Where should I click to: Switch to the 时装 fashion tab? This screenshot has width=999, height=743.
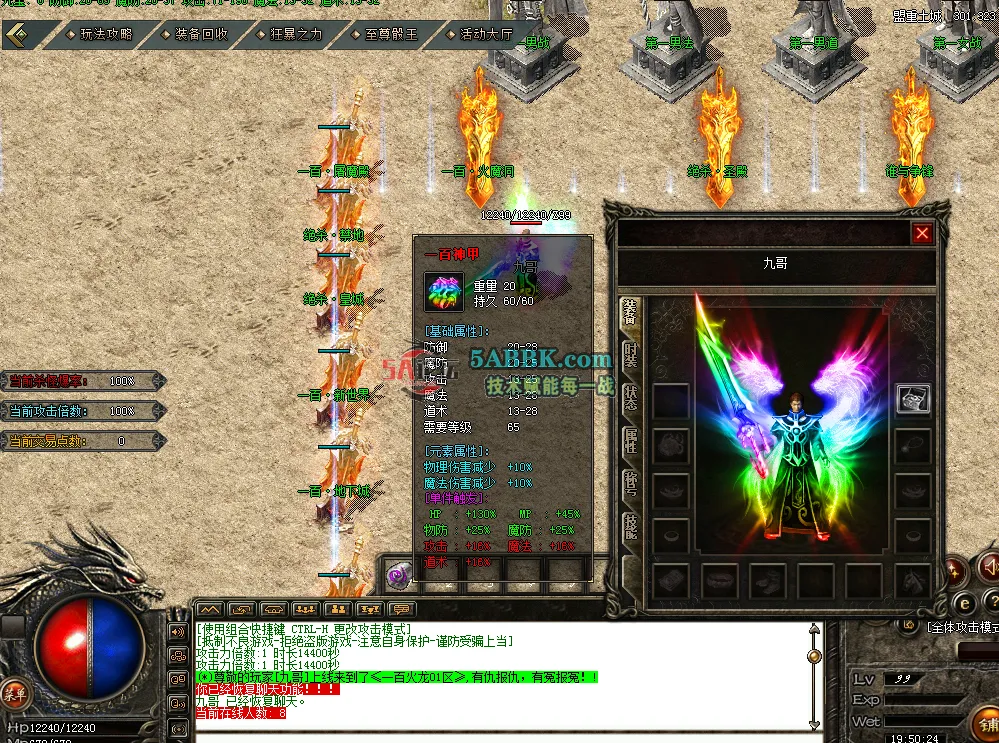click(x=631, y=355)
